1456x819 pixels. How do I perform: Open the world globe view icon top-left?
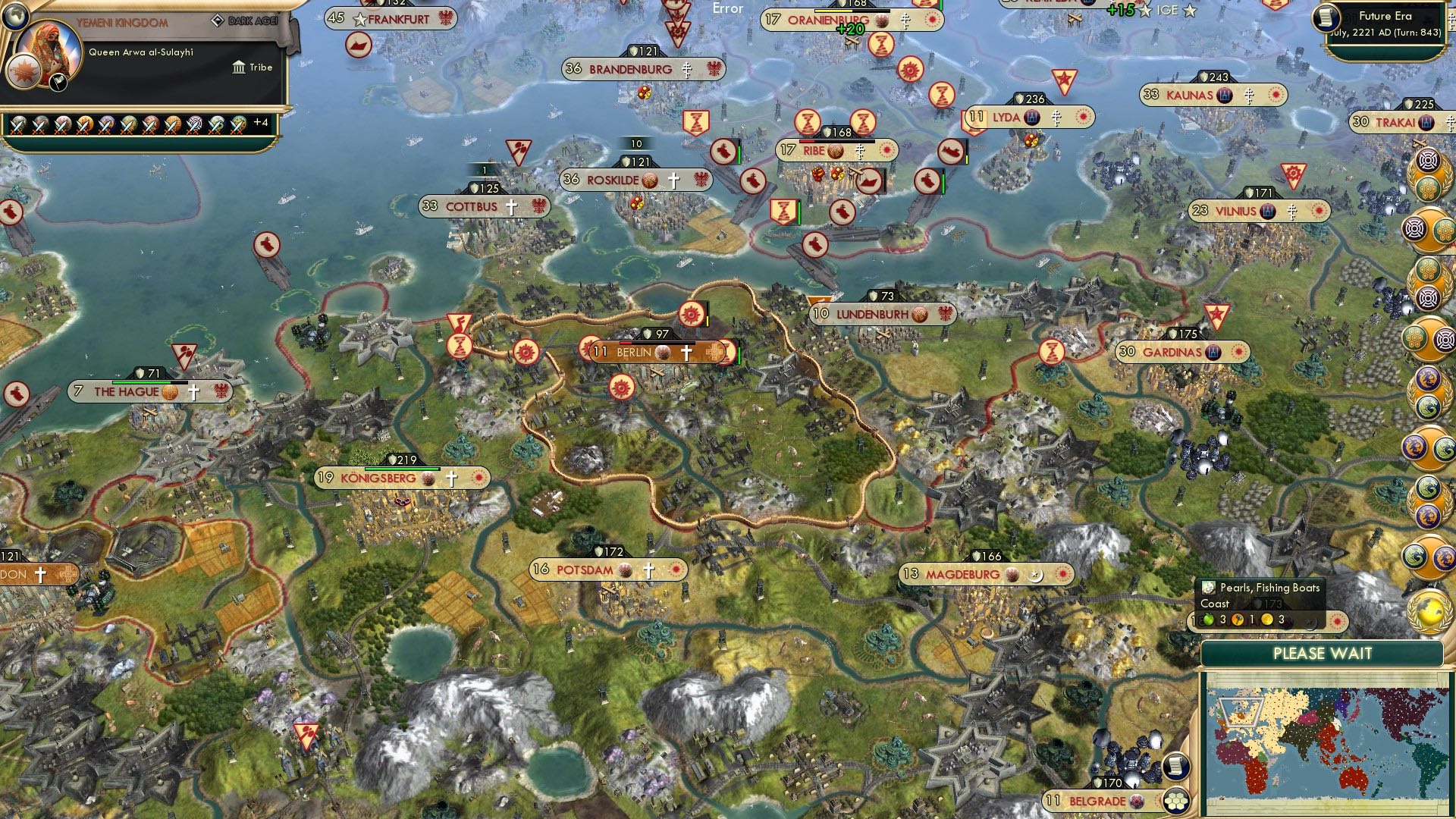15,17
